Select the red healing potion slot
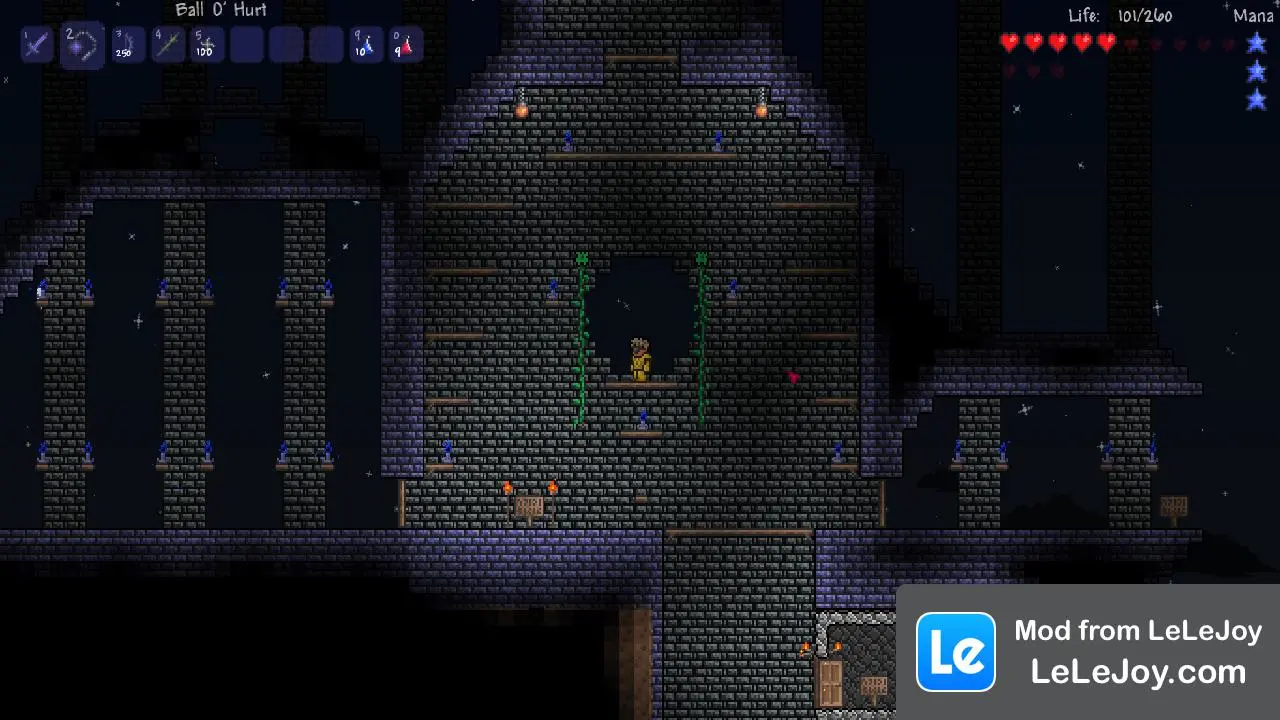 406,45
